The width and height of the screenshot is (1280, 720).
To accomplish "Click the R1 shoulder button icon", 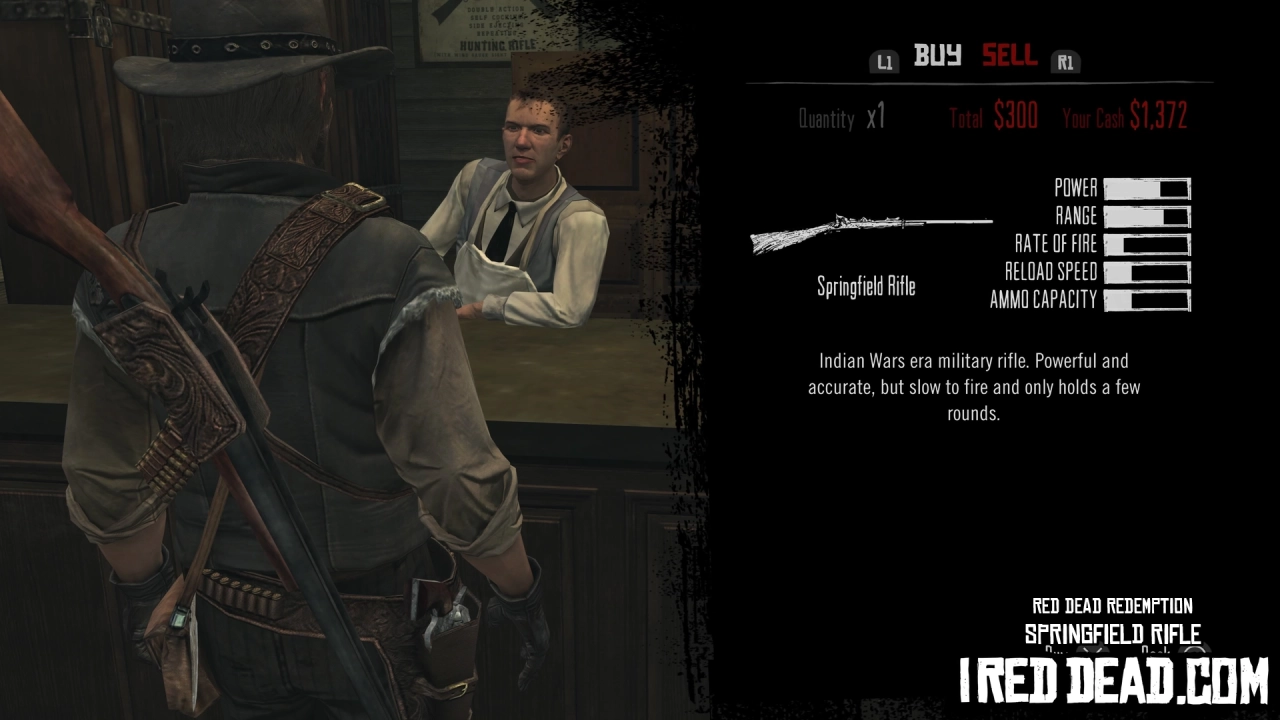I will point(1066,62).
